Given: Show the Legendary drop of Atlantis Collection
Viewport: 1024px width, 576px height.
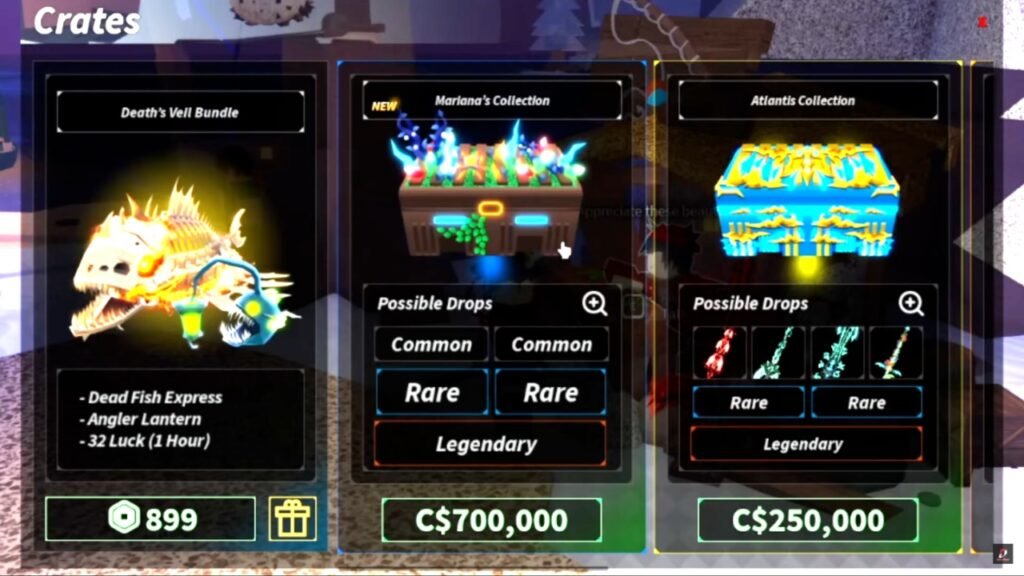Looking at the screenshot, I should tap(806, 444).
